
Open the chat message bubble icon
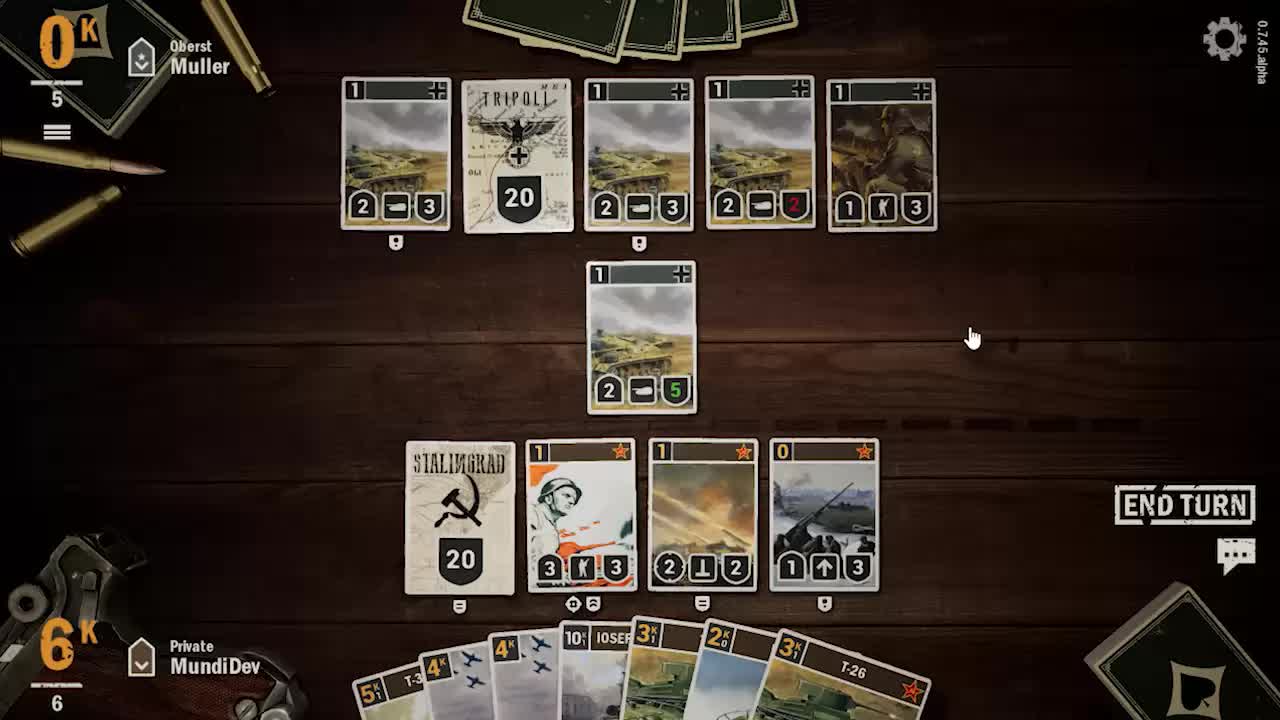1236,549
